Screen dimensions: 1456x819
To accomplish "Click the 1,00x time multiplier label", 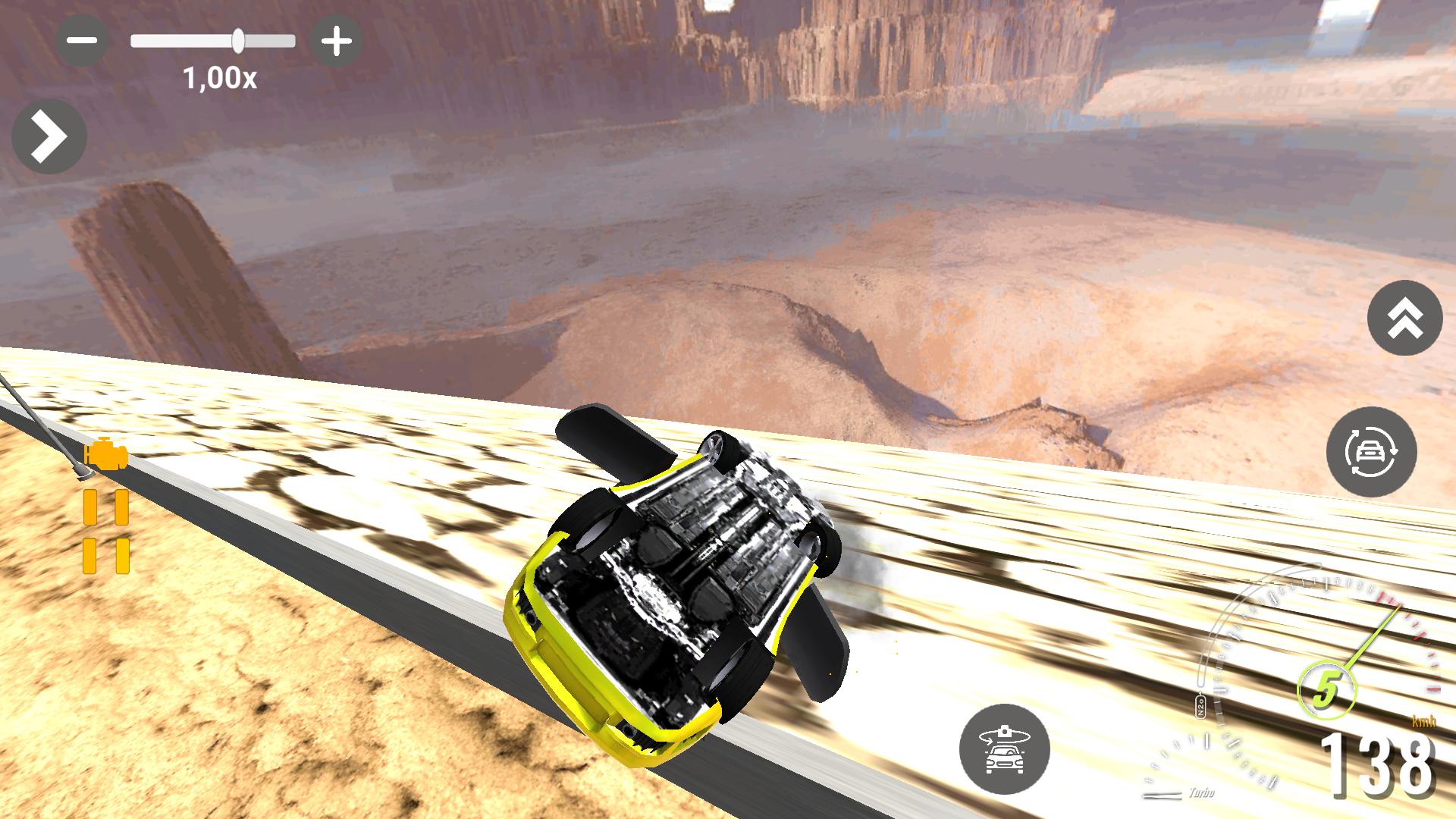I will 218,78.
